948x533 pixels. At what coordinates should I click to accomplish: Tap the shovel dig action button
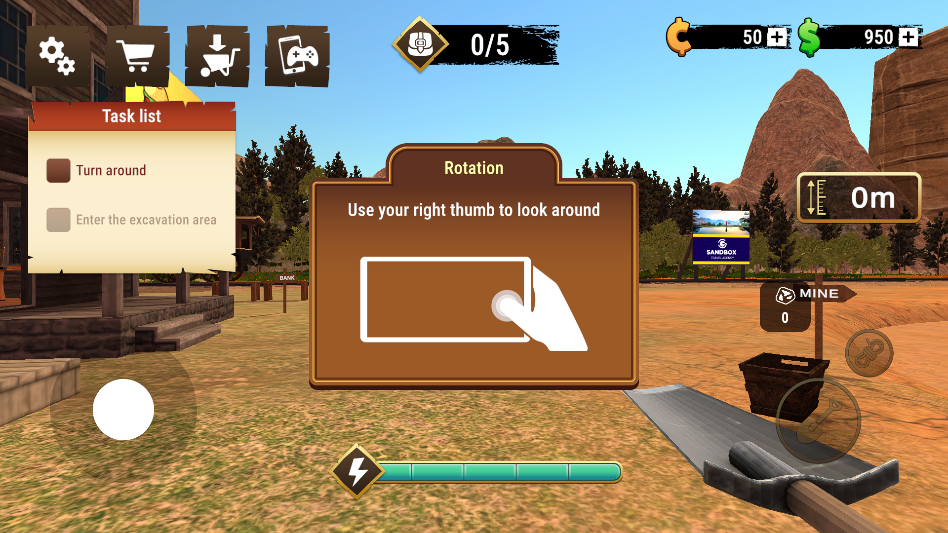pyautogui.click(x=817, y=417)
